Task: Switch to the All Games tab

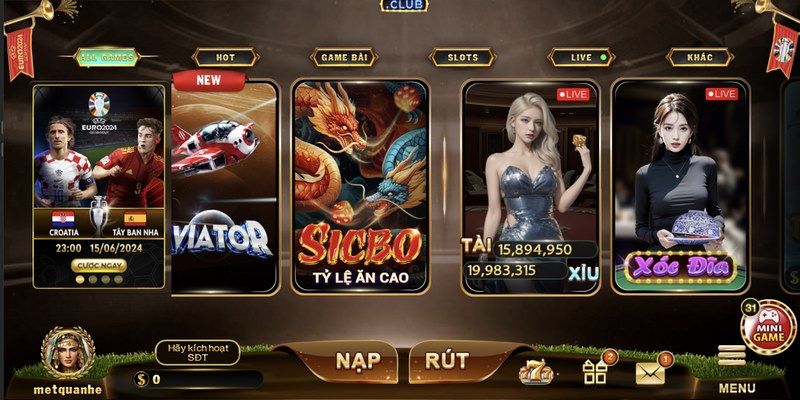Action: pos(104,58)
